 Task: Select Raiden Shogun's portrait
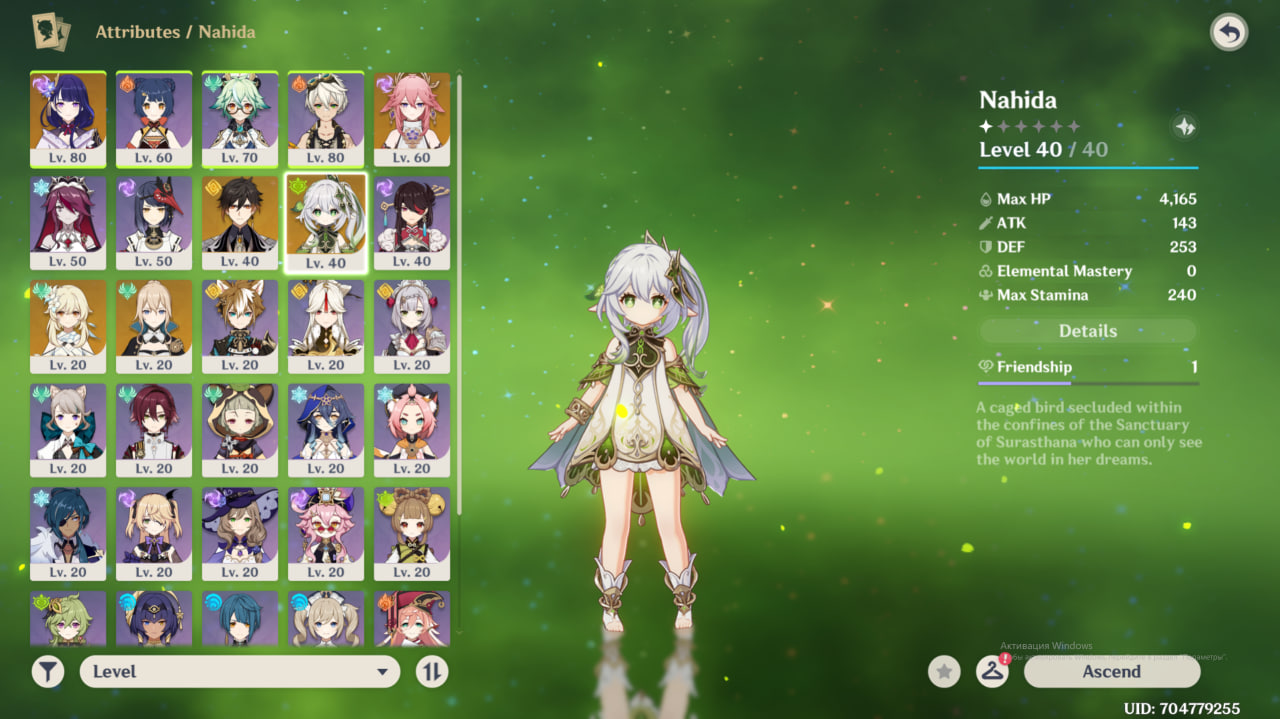tap(68, 118)
